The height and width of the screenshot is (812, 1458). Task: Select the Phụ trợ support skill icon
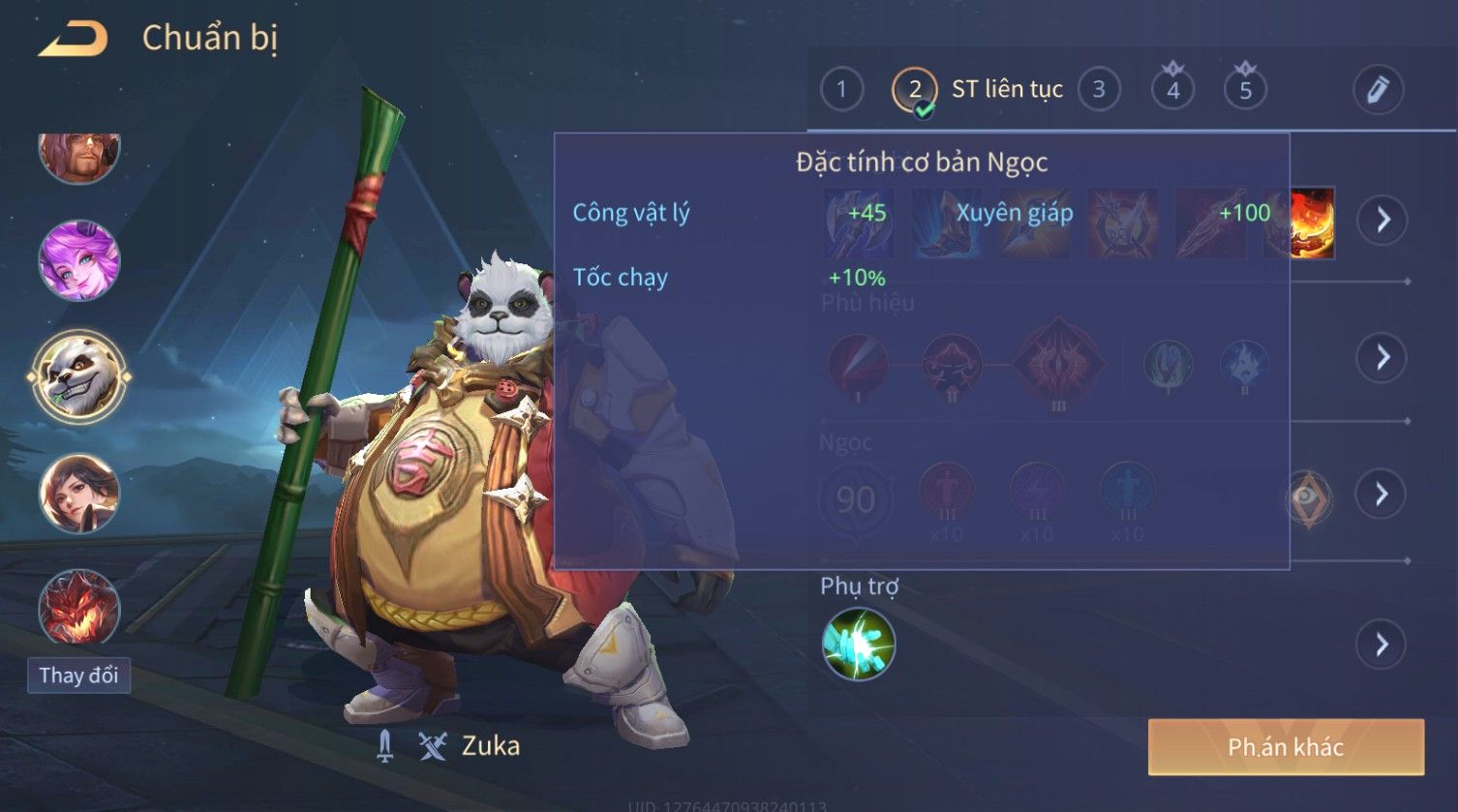click(x=858, y=645)
